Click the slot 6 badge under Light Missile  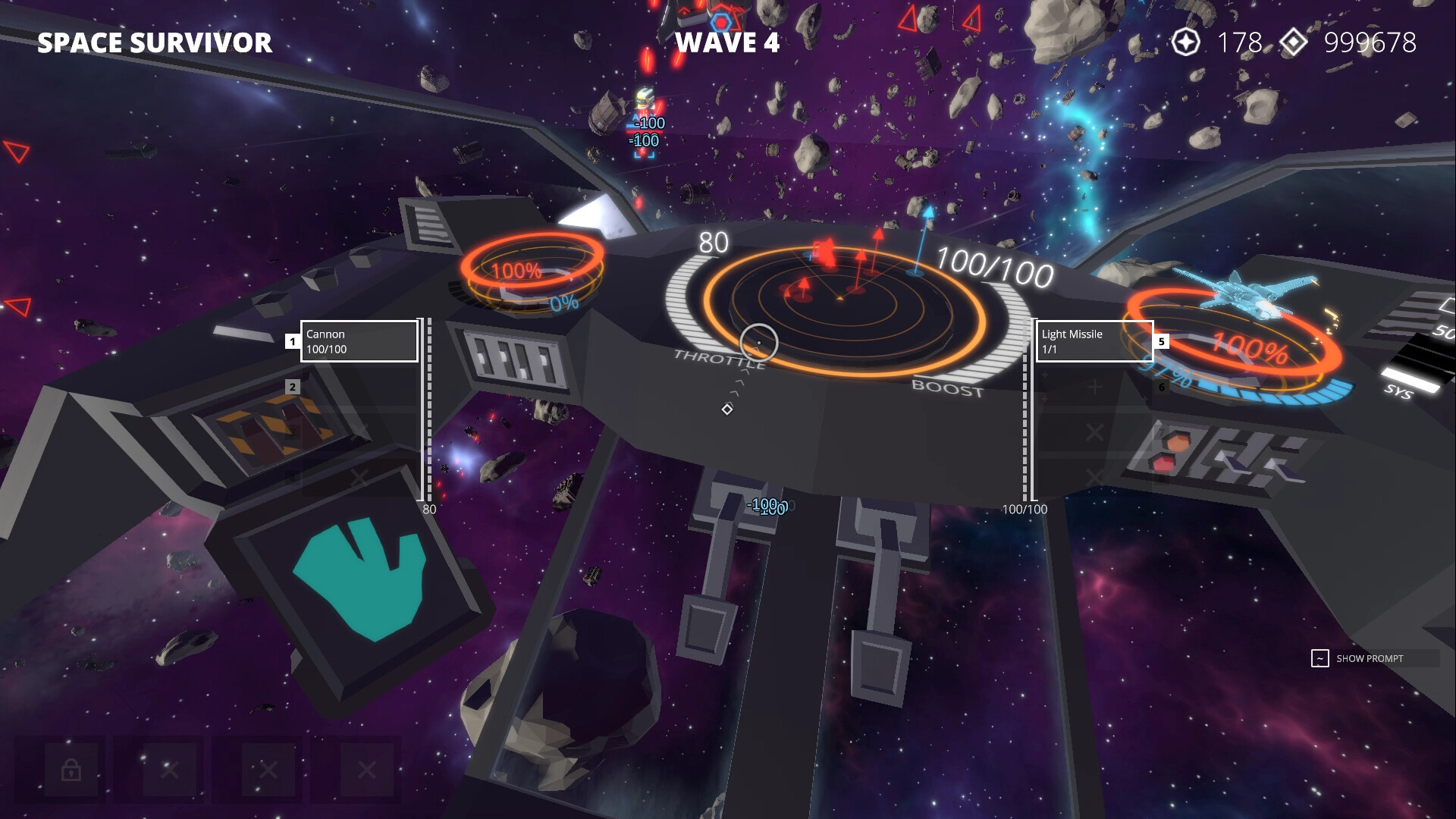(1163, 387)
